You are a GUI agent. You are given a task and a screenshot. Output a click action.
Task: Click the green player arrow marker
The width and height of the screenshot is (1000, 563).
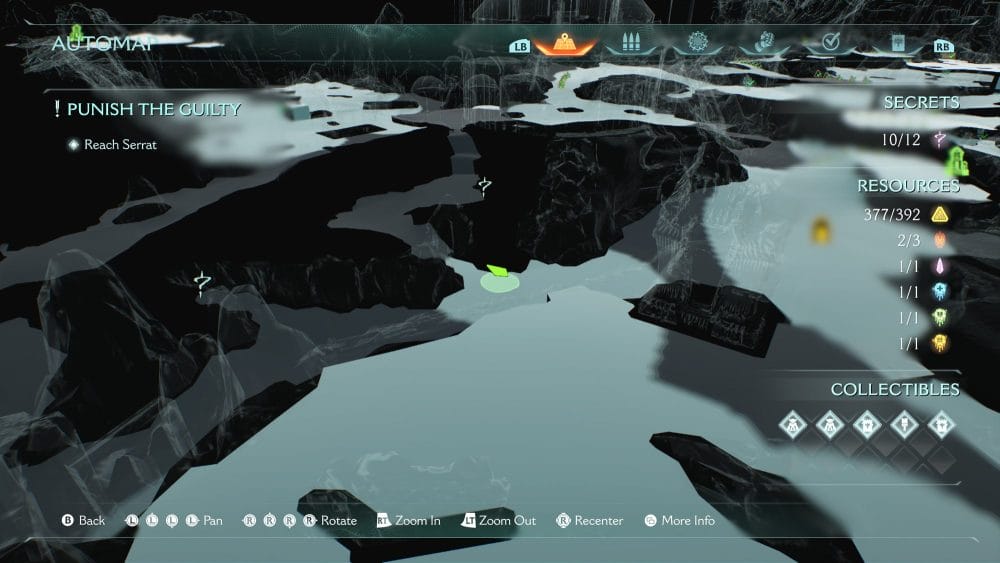tap(499, 272)
